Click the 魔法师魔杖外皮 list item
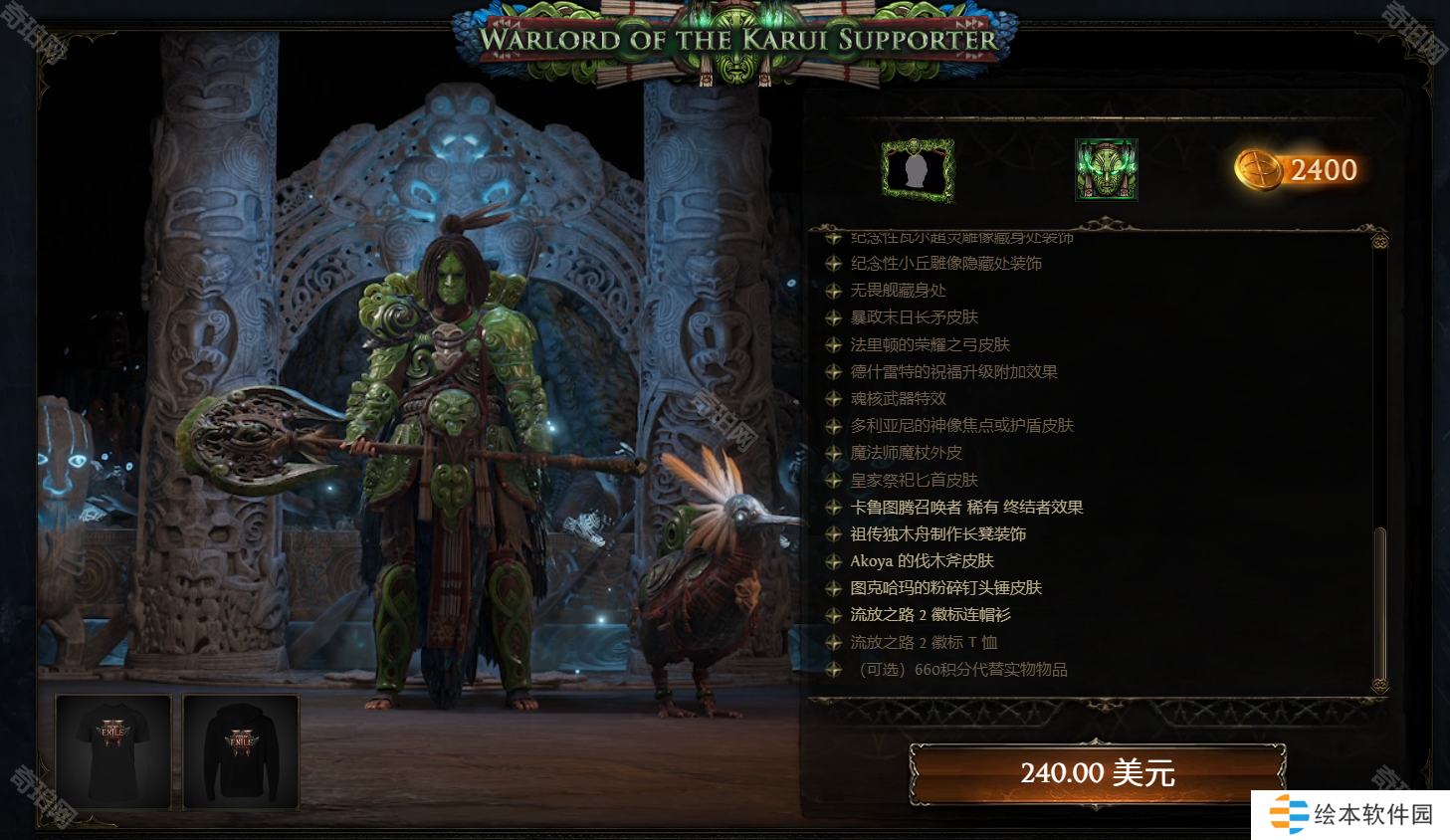 (906, 453)
